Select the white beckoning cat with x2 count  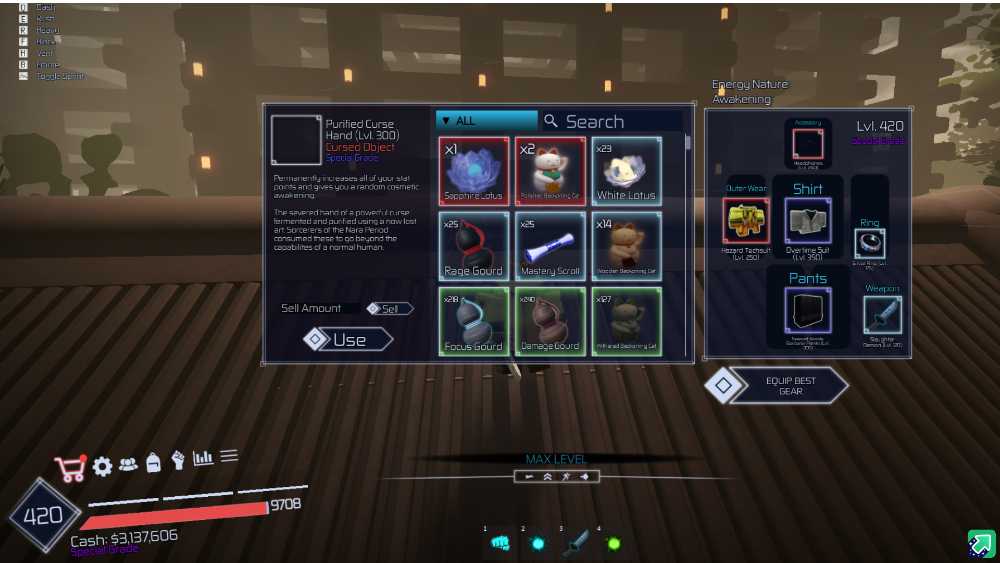[550, 172]
